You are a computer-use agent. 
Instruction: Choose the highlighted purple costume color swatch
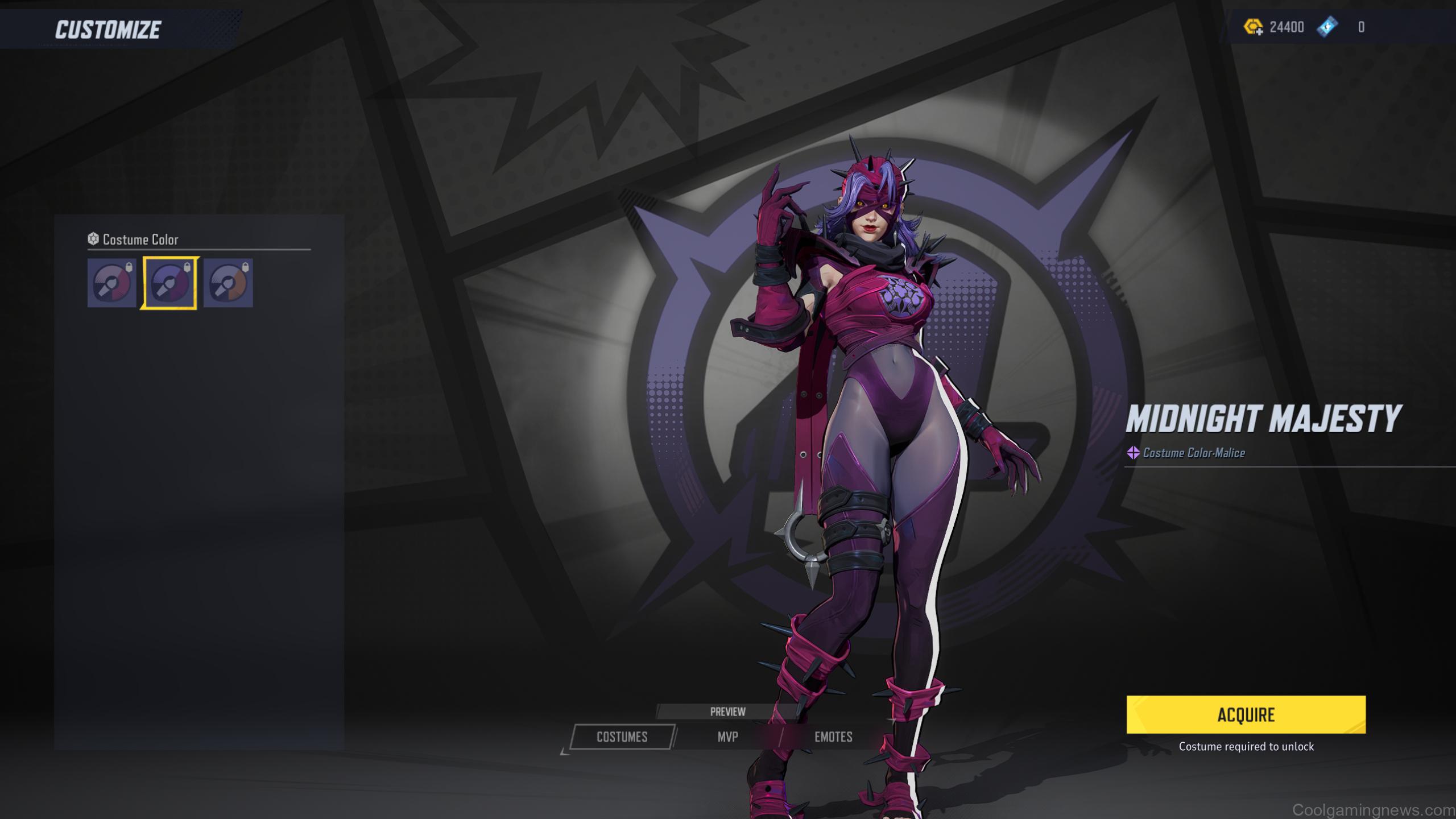tap(169, 283)
